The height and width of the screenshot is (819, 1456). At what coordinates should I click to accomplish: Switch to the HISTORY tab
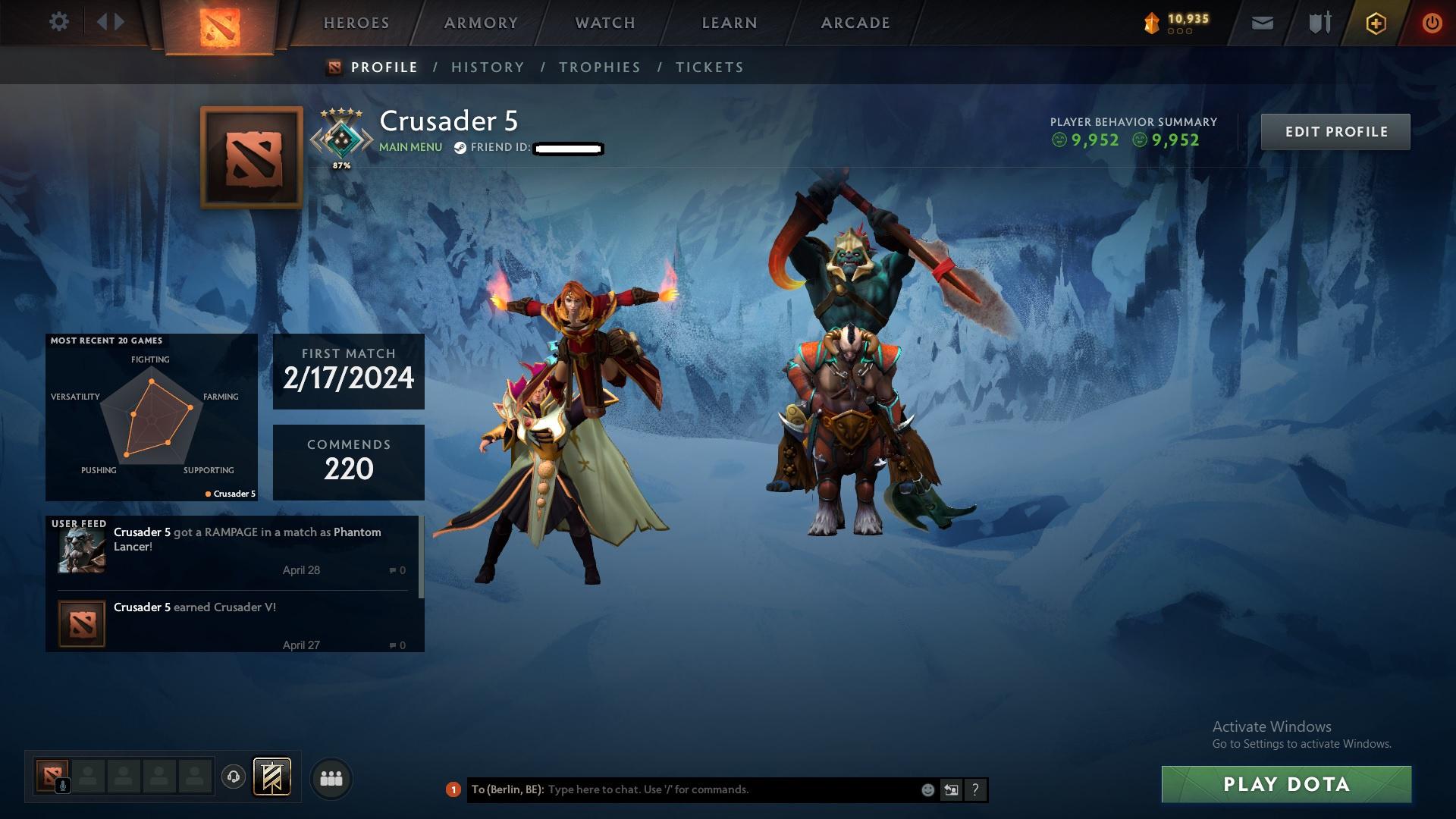[x=488, y=67]
